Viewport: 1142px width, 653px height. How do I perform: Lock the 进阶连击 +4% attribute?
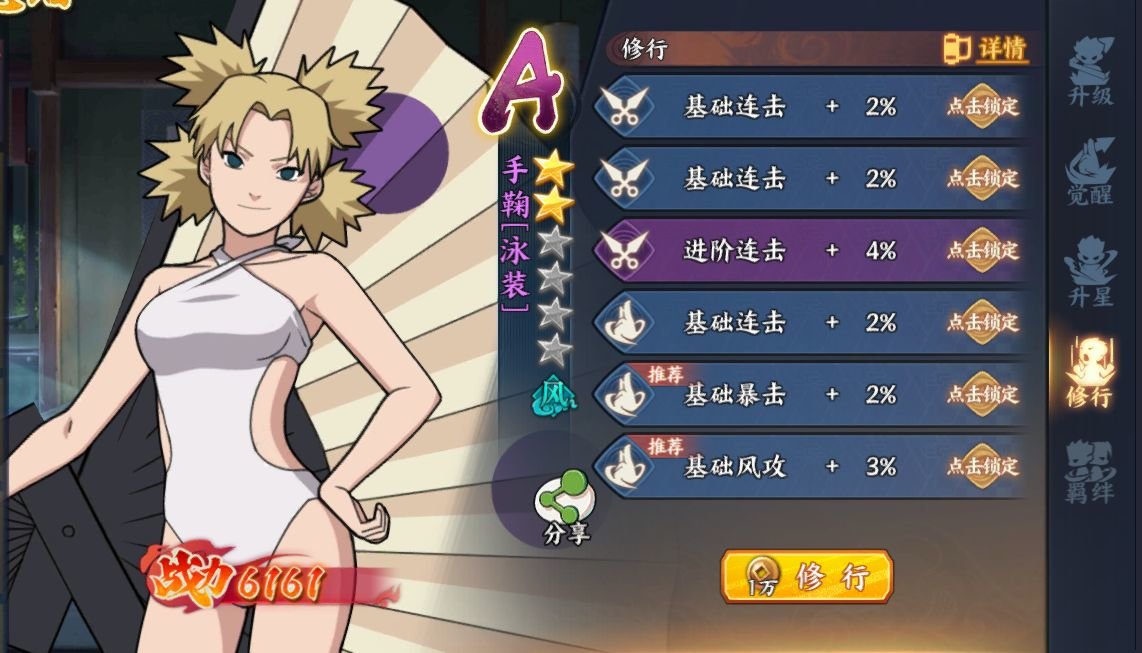click(983, 250)
